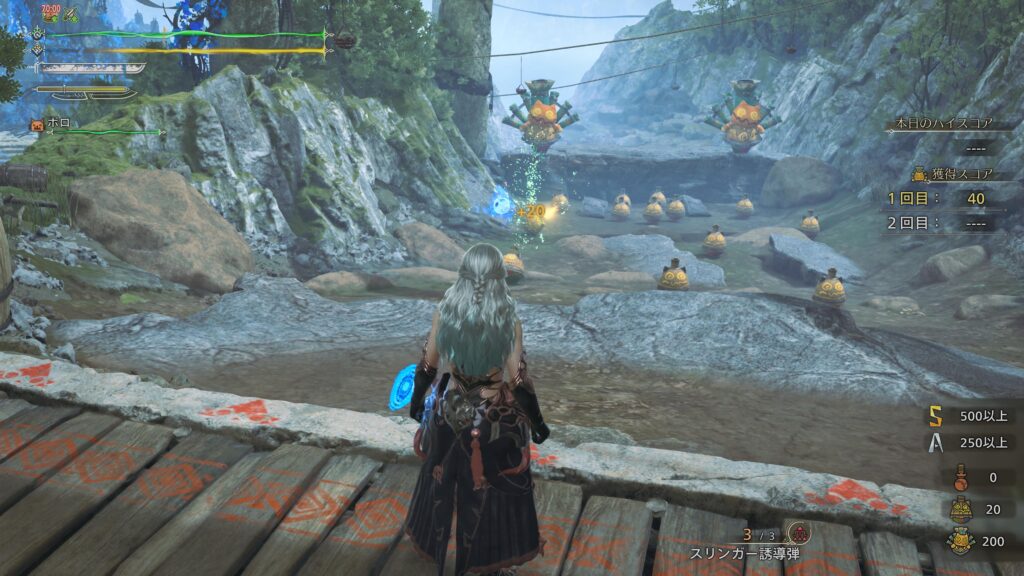Select the slinger homing ammo icon
This screenshot has width=1024, height=576.
pyautogui.click(x=797, y=532)
